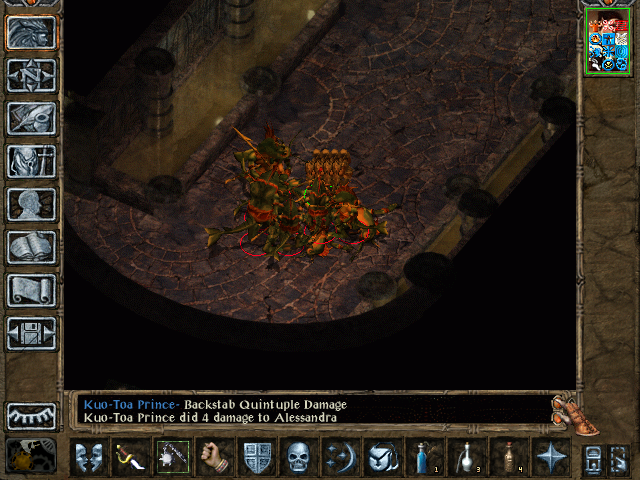This screenshot has width=640, height=480.
Task: Open the journal with the quill icon
Action: [x=32, y=117]
